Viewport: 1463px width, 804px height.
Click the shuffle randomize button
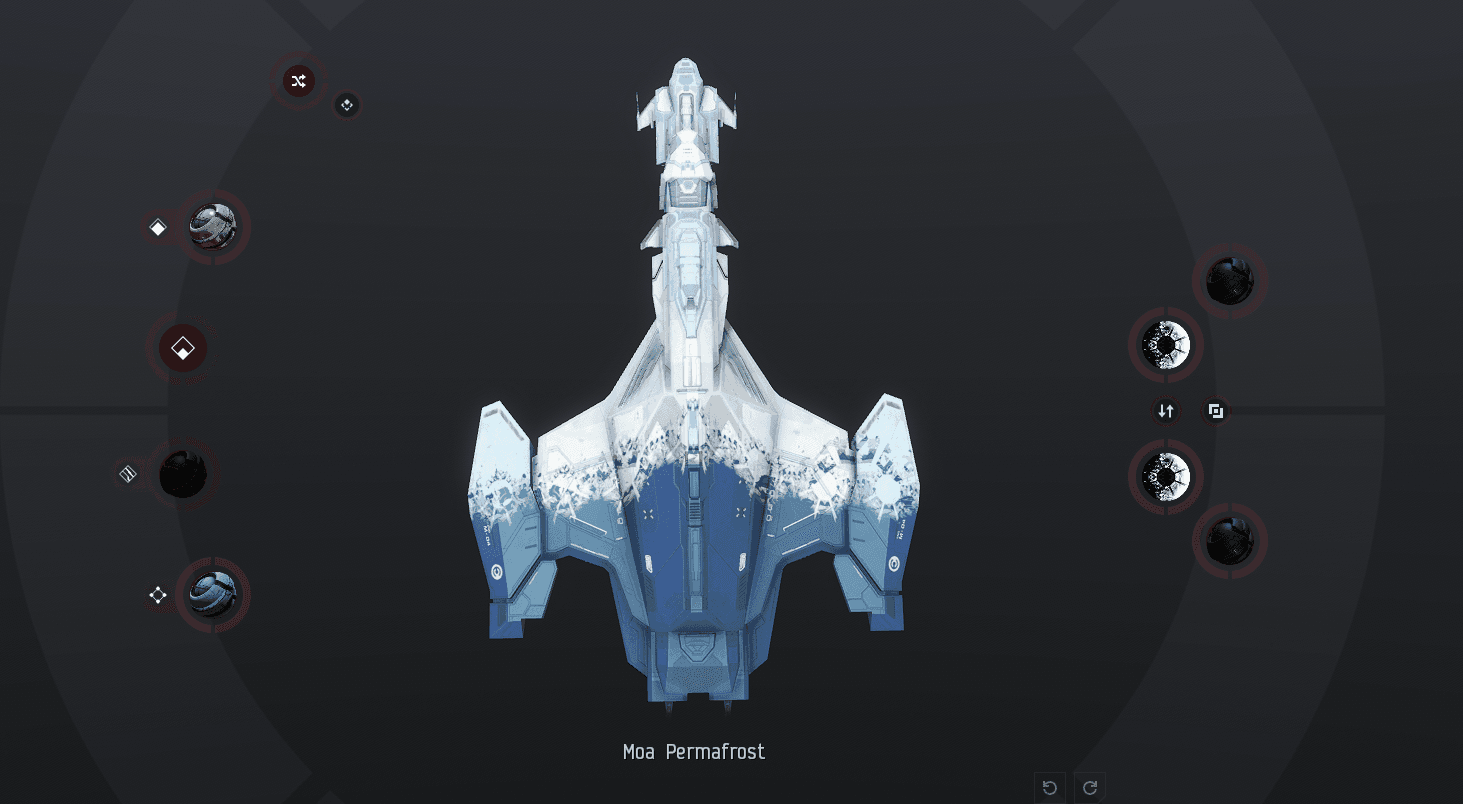pyautogui.click(x=298, y=81)
